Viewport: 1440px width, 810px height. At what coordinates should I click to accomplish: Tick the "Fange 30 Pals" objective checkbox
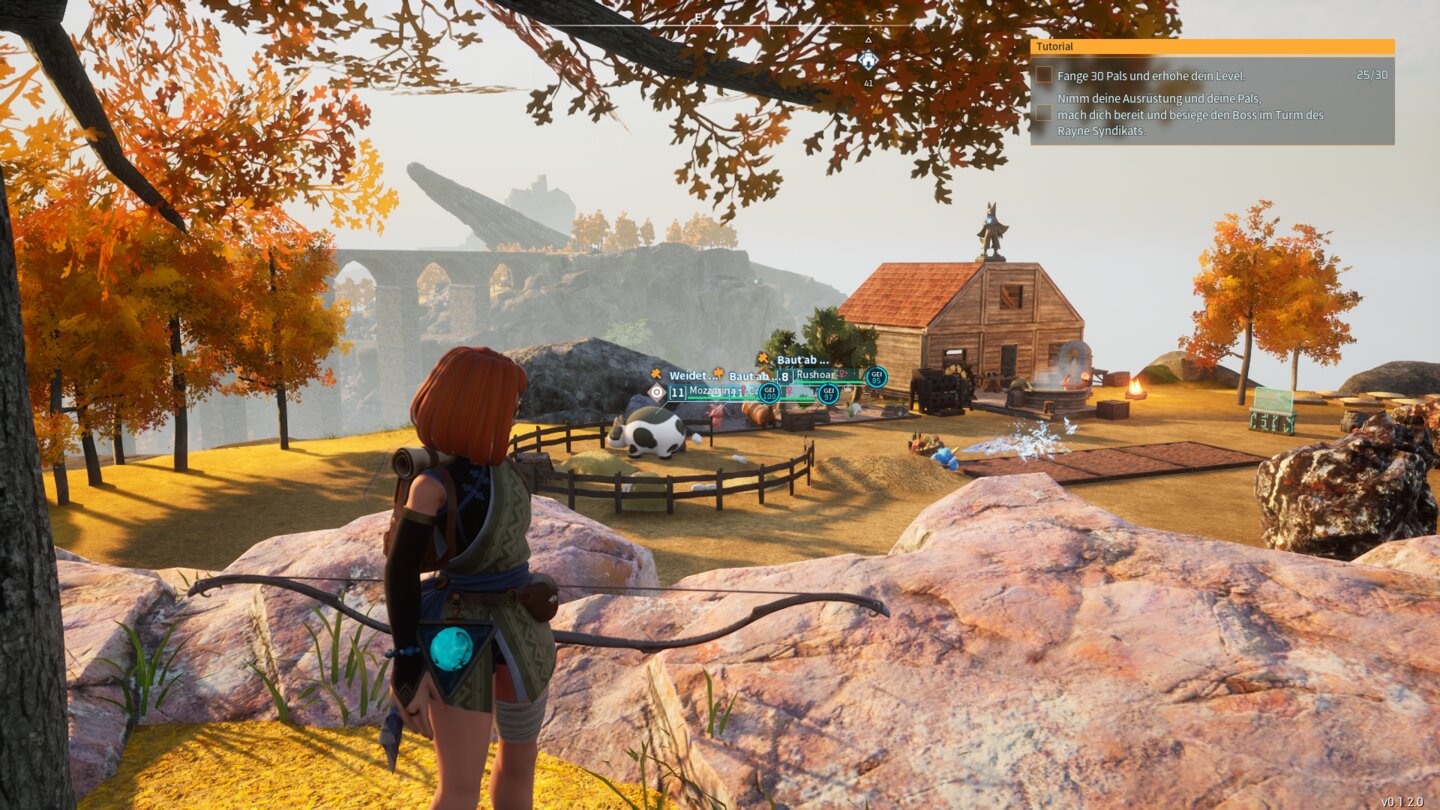tap(1044, 75)
